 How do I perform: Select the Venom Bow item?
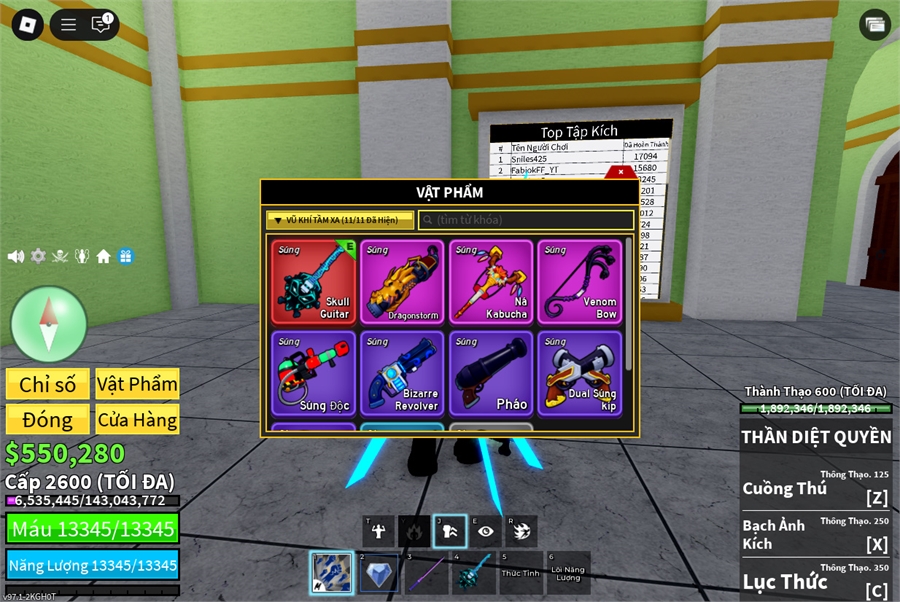coord(580,281)
